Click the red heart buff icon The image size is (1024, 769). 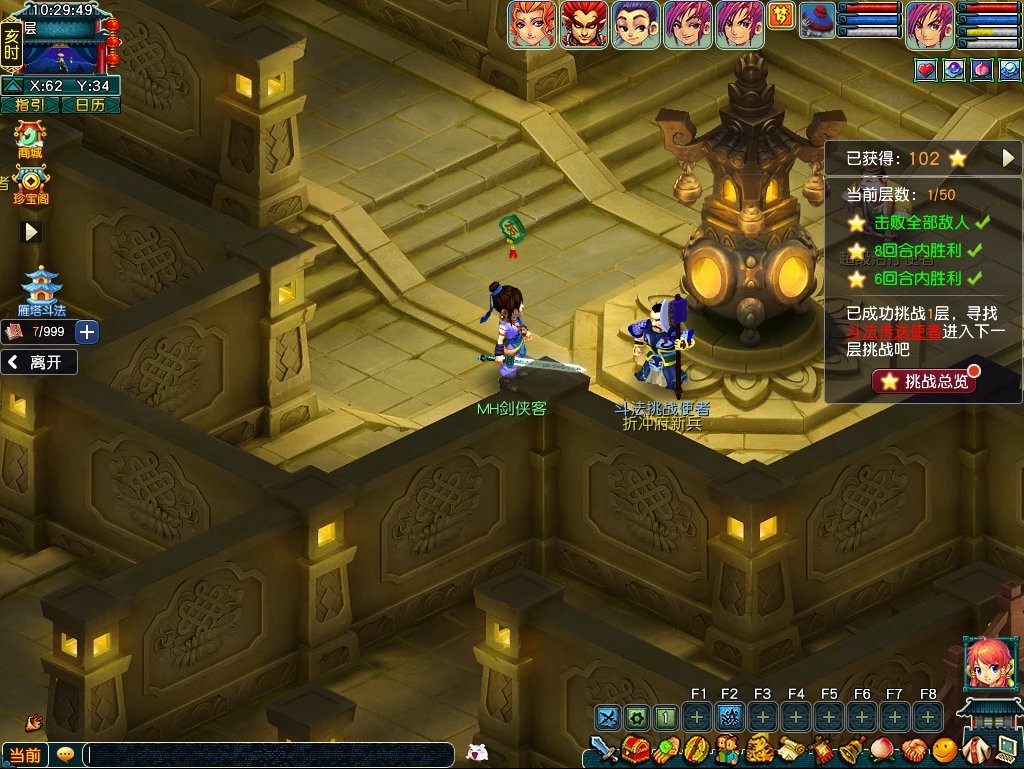click(x=925, y=70)
